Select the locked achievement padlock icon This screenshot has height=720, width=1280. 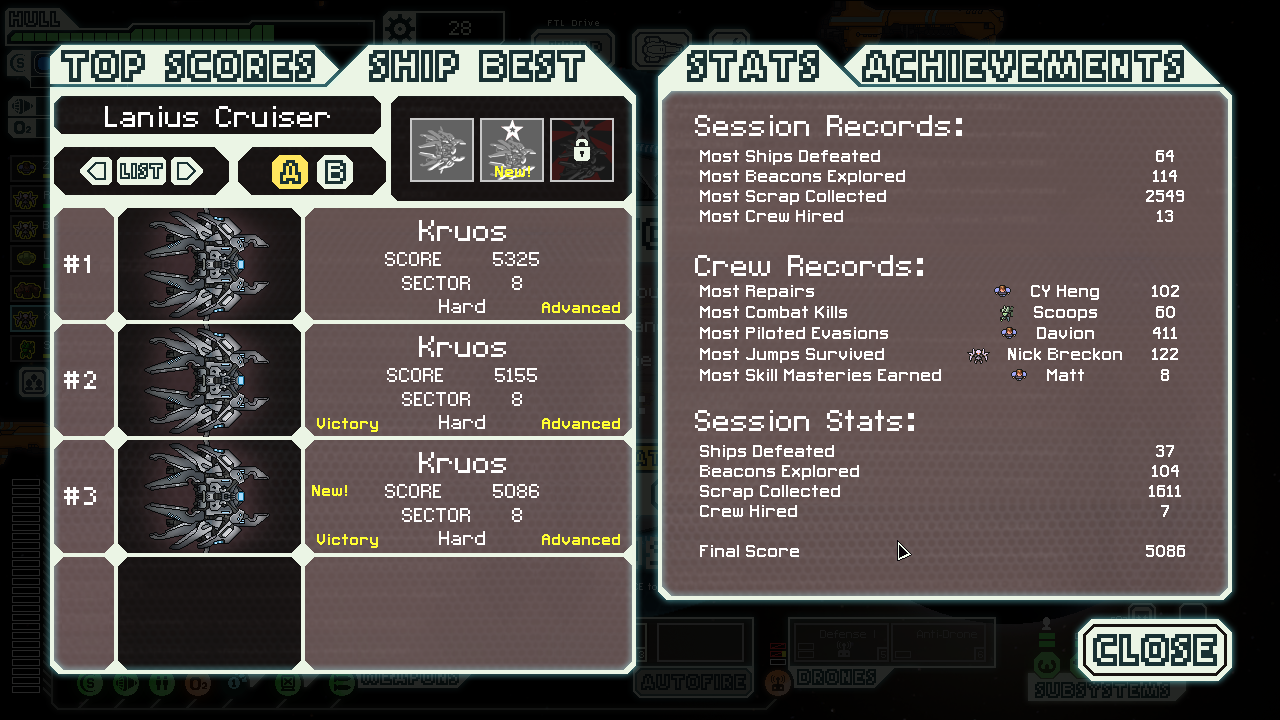click(582, 150)
